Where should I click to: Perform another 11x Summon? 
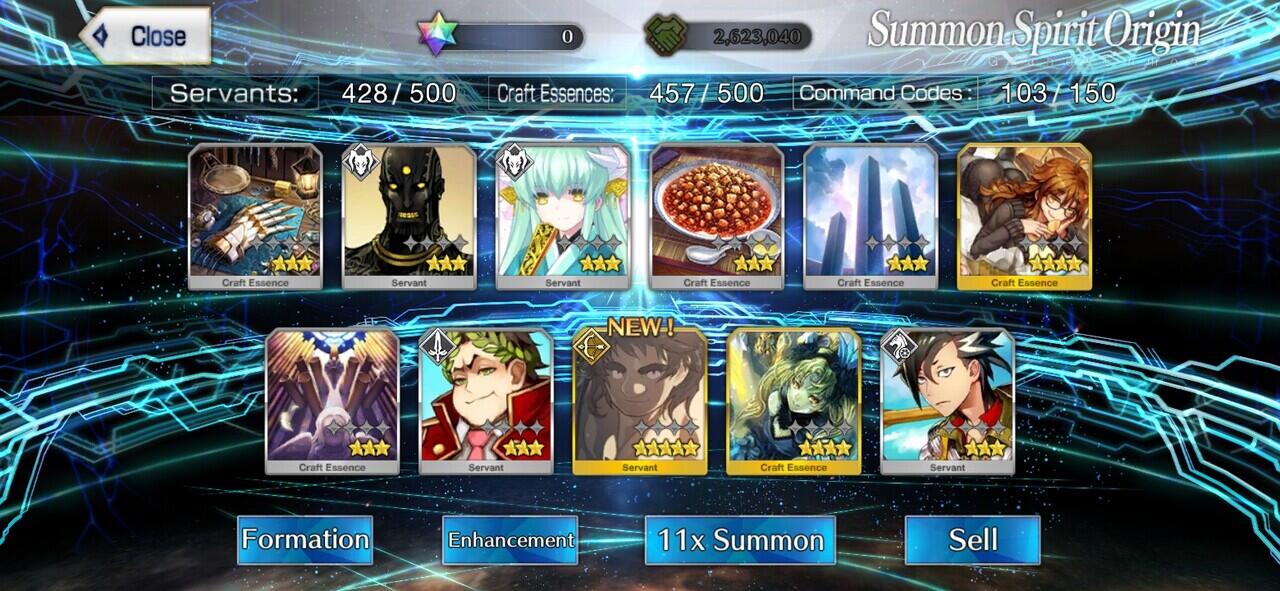(740, 540)
